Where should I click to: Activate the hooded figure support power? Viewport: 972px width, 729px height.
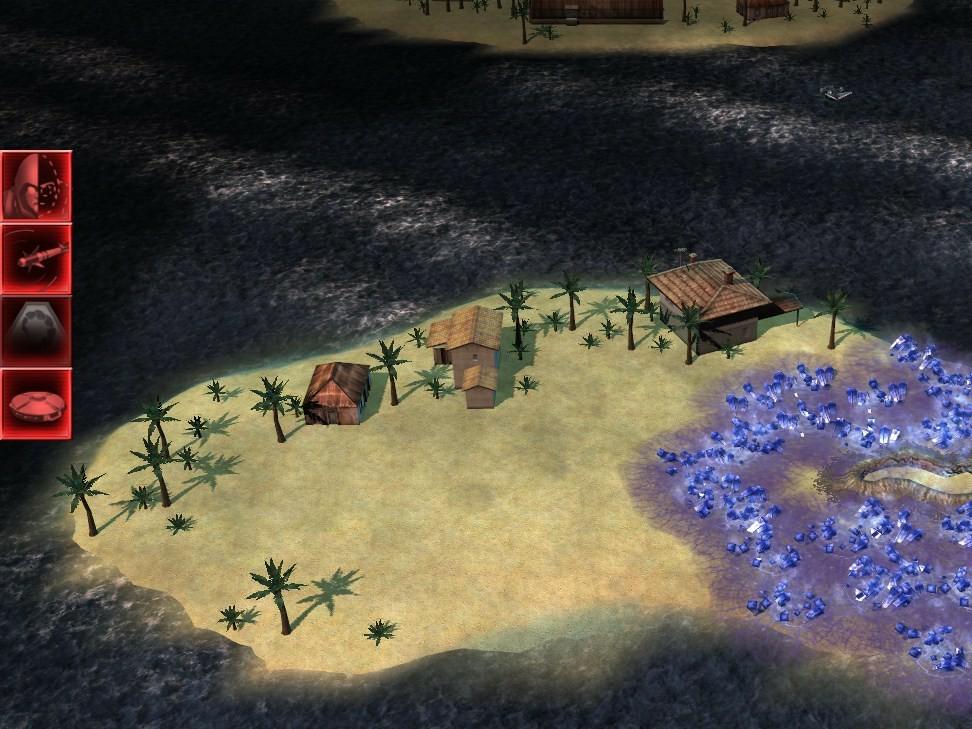click(x=36, y=186)
